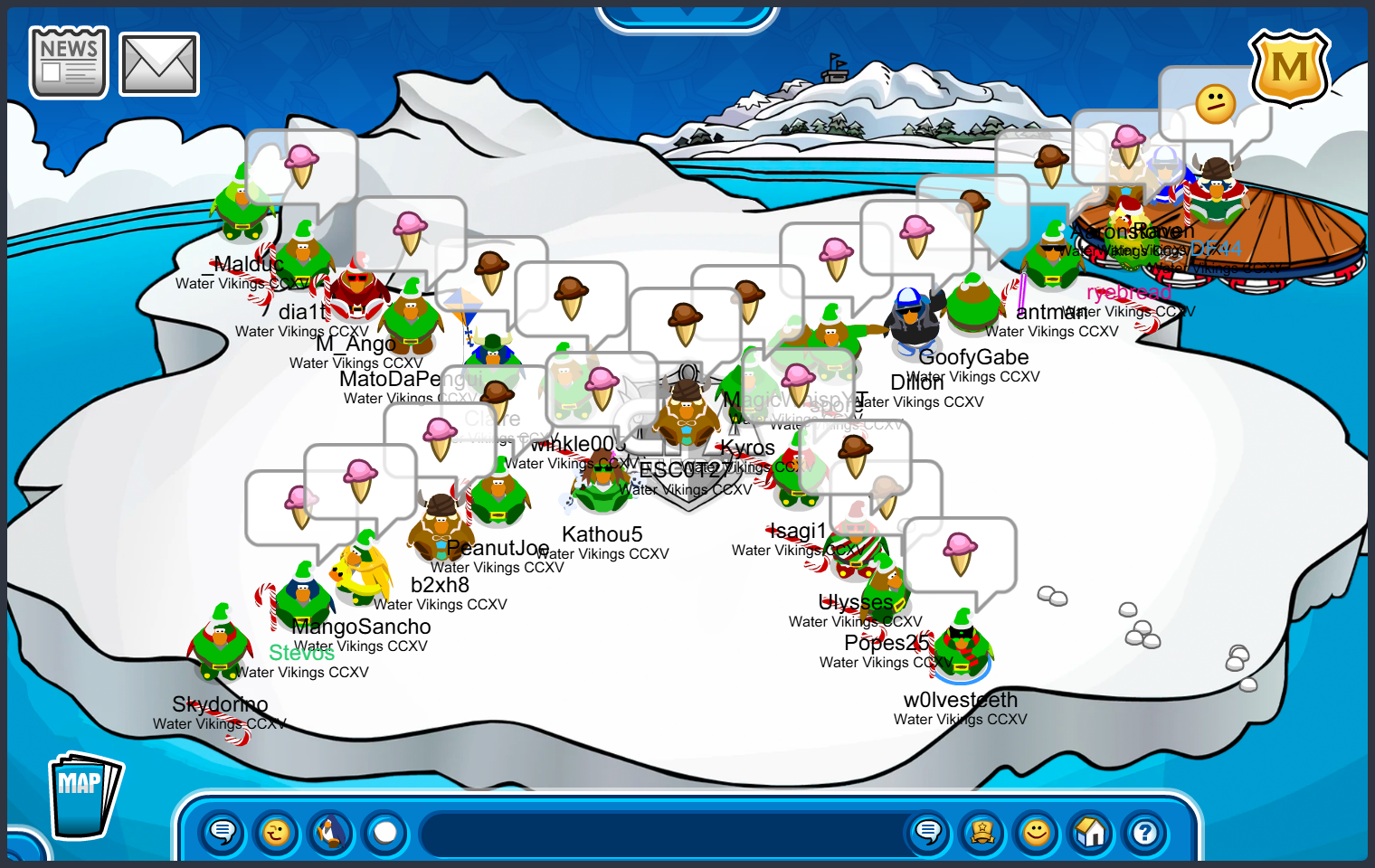
Task: Open the penguin actions menu
Action: [331, 832]
